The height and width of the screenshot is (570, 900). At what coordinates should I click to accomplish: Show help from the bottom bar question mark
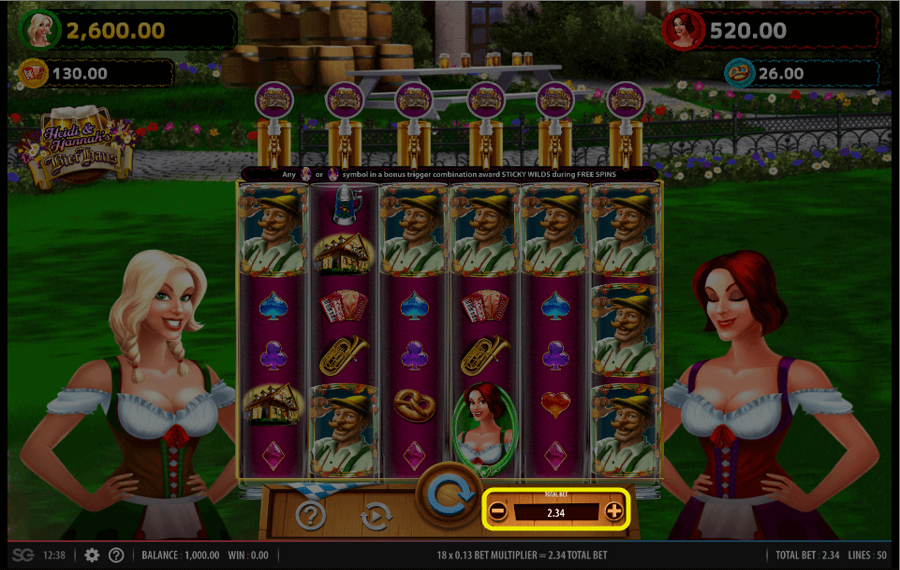pos(116,555)
